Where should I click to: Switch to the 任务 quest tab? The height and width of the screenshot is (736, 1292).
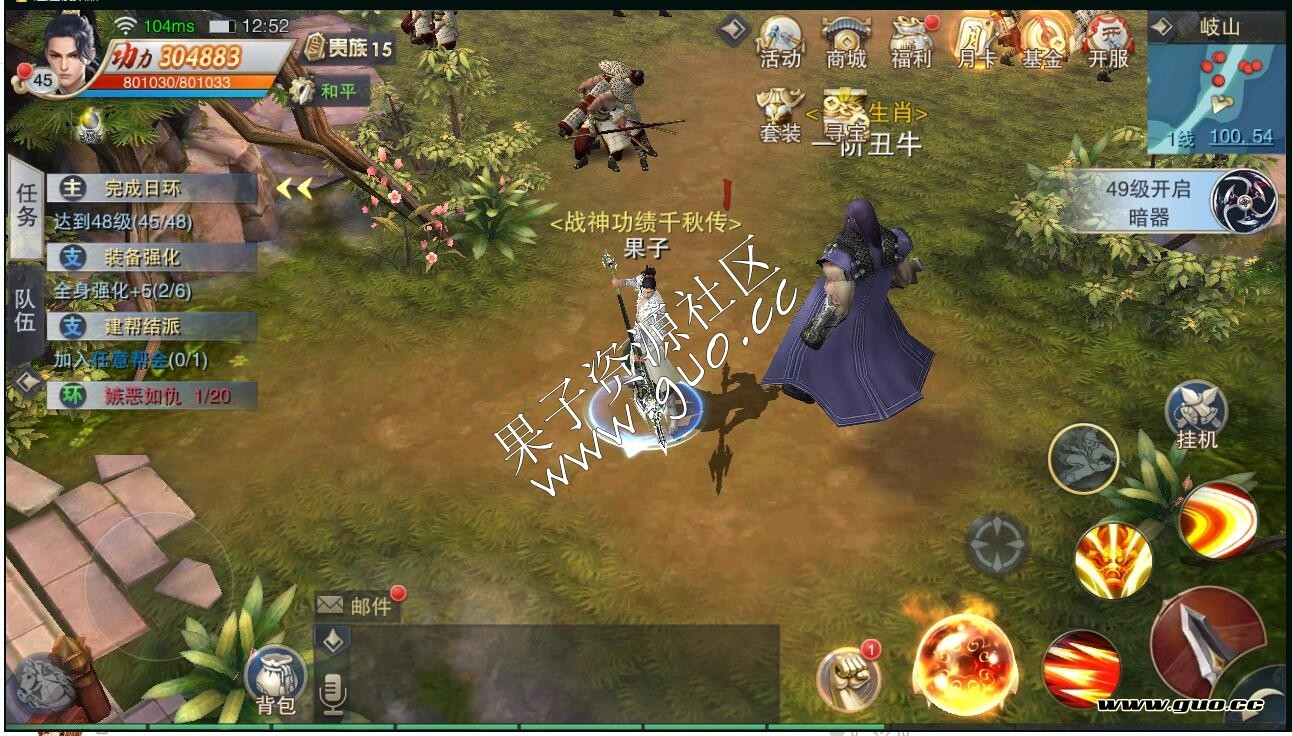[25, 205]
